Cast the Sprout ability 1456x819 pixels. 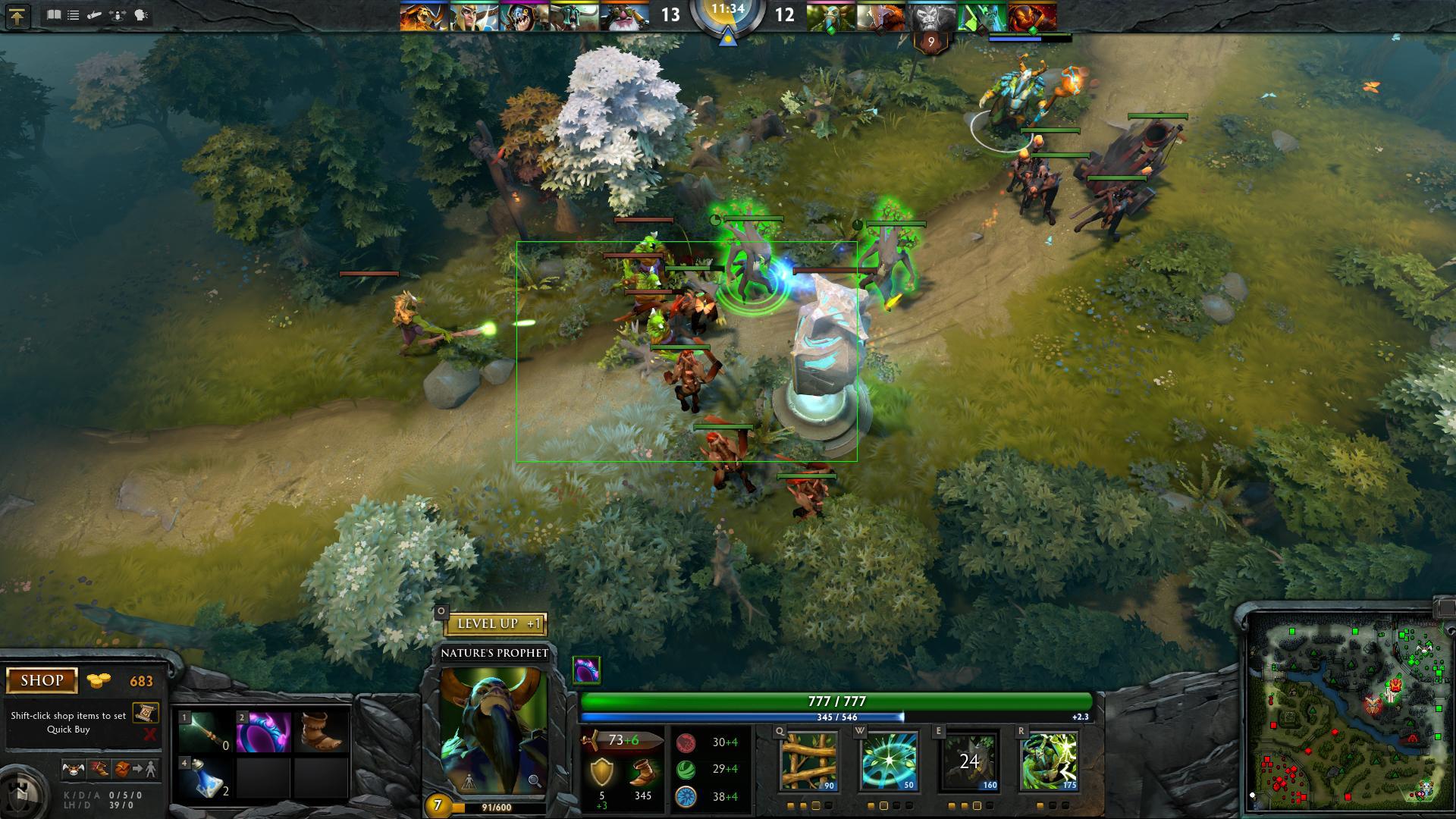pos(808,761)
